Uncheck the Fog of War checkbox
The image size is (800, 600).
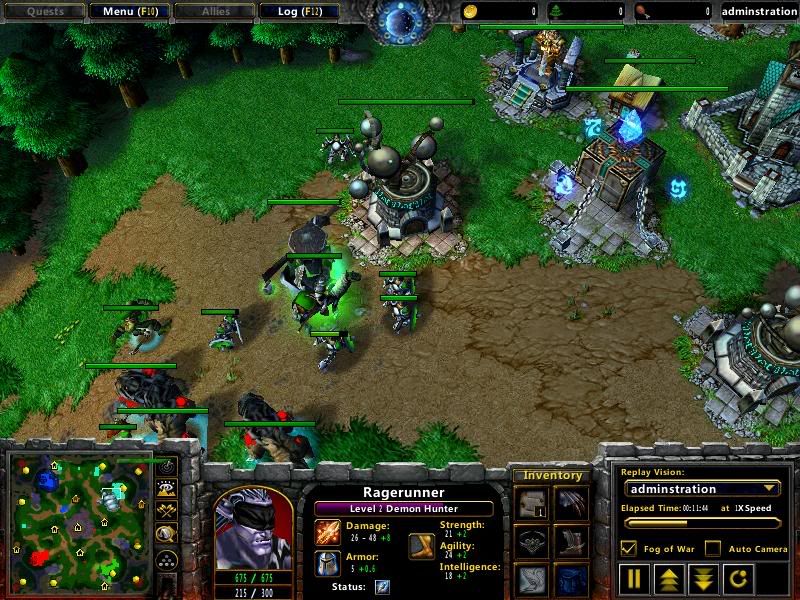click(x=628, y=548)
